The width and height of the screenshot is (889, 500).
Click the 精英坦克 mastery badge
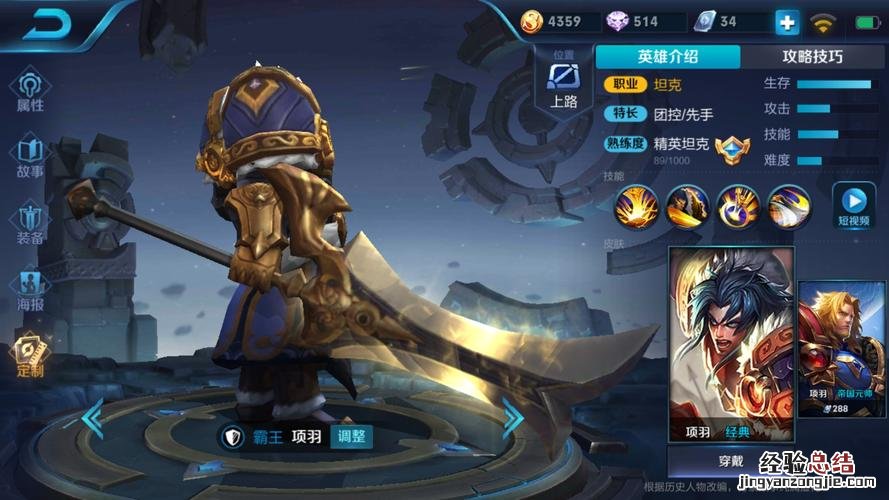(732, 149)
